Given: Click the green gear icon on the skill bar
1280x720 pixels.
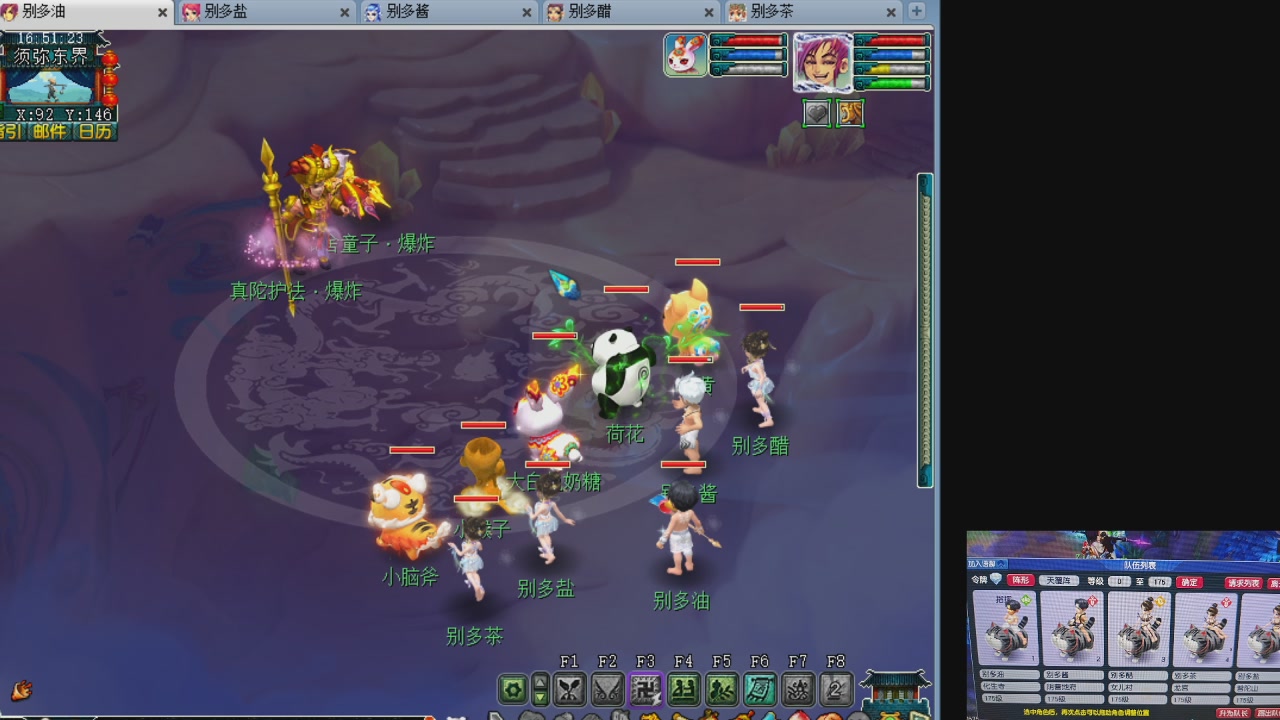Looking at the screenshot, I should coord(513,688).
